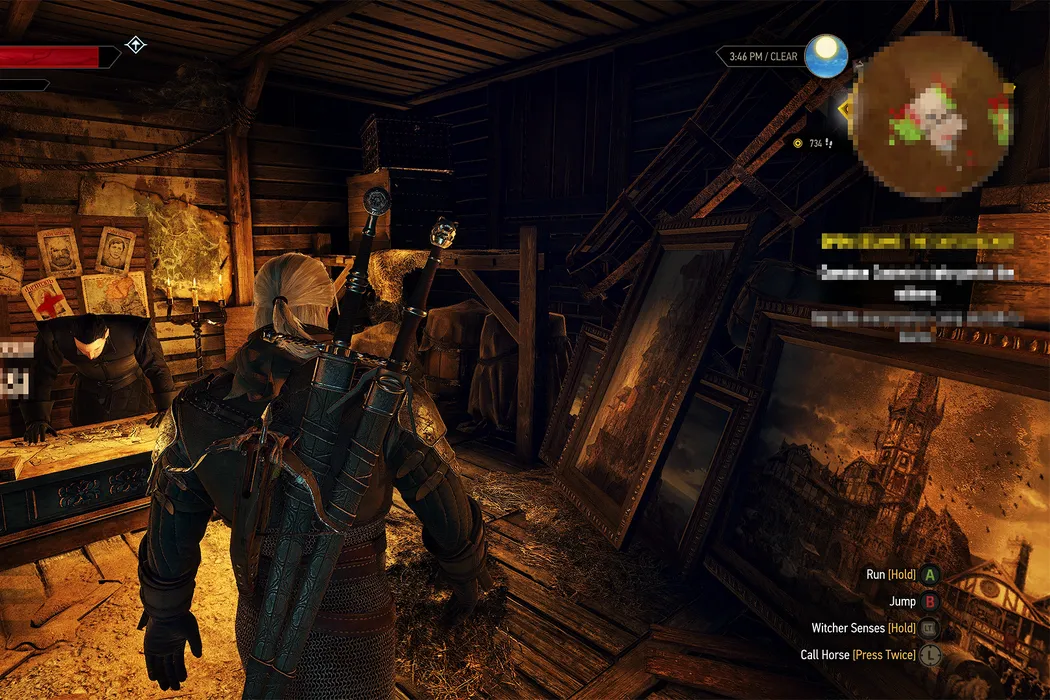Select the yellow quest marker on minimap edge
This screenshot has height=700, width=1050.
click(848, 110)
